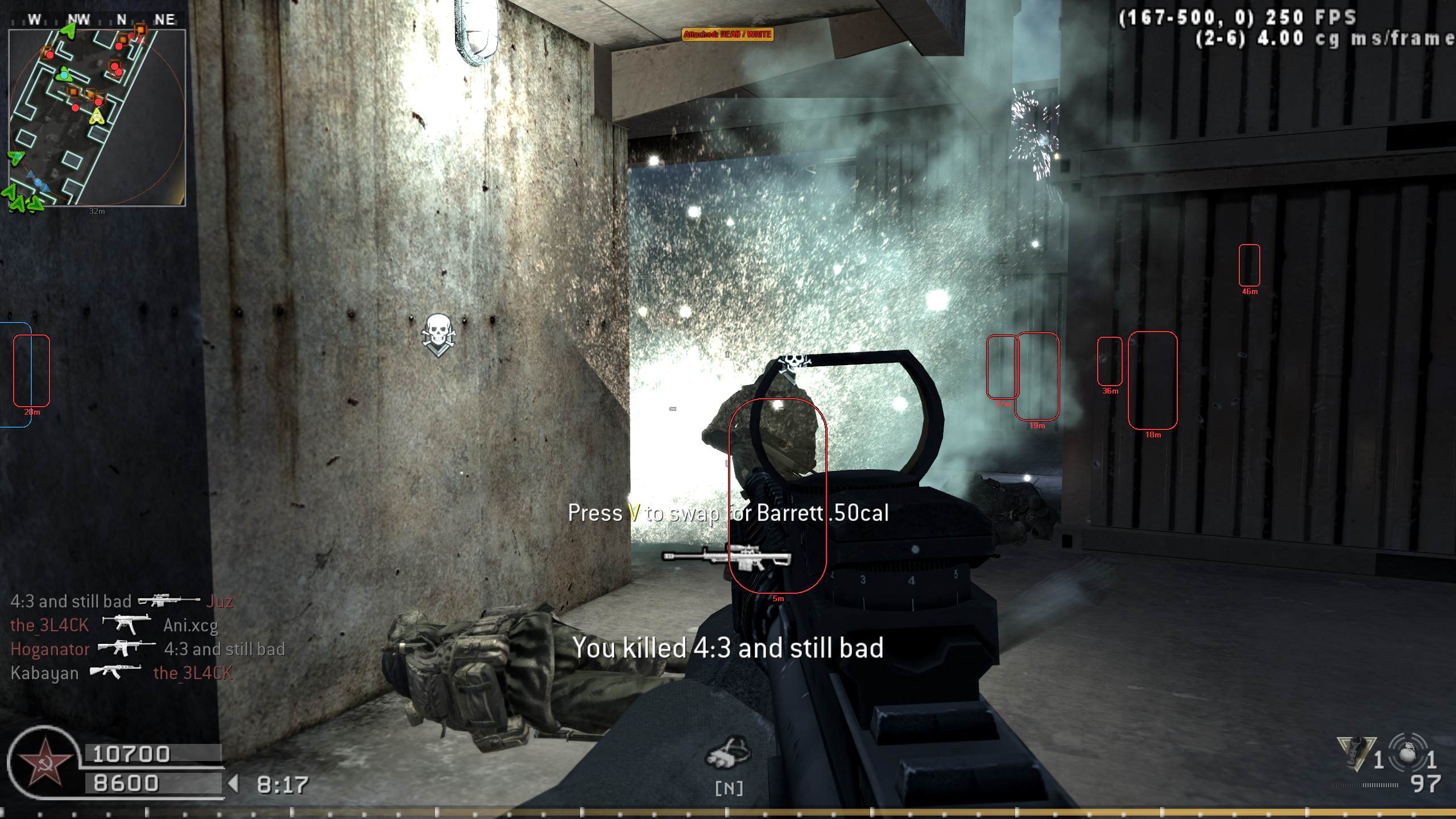The image size is (1456, 819).
Task: Click the Attached READ / WRITE overlay badge
Action: point(727,35)
